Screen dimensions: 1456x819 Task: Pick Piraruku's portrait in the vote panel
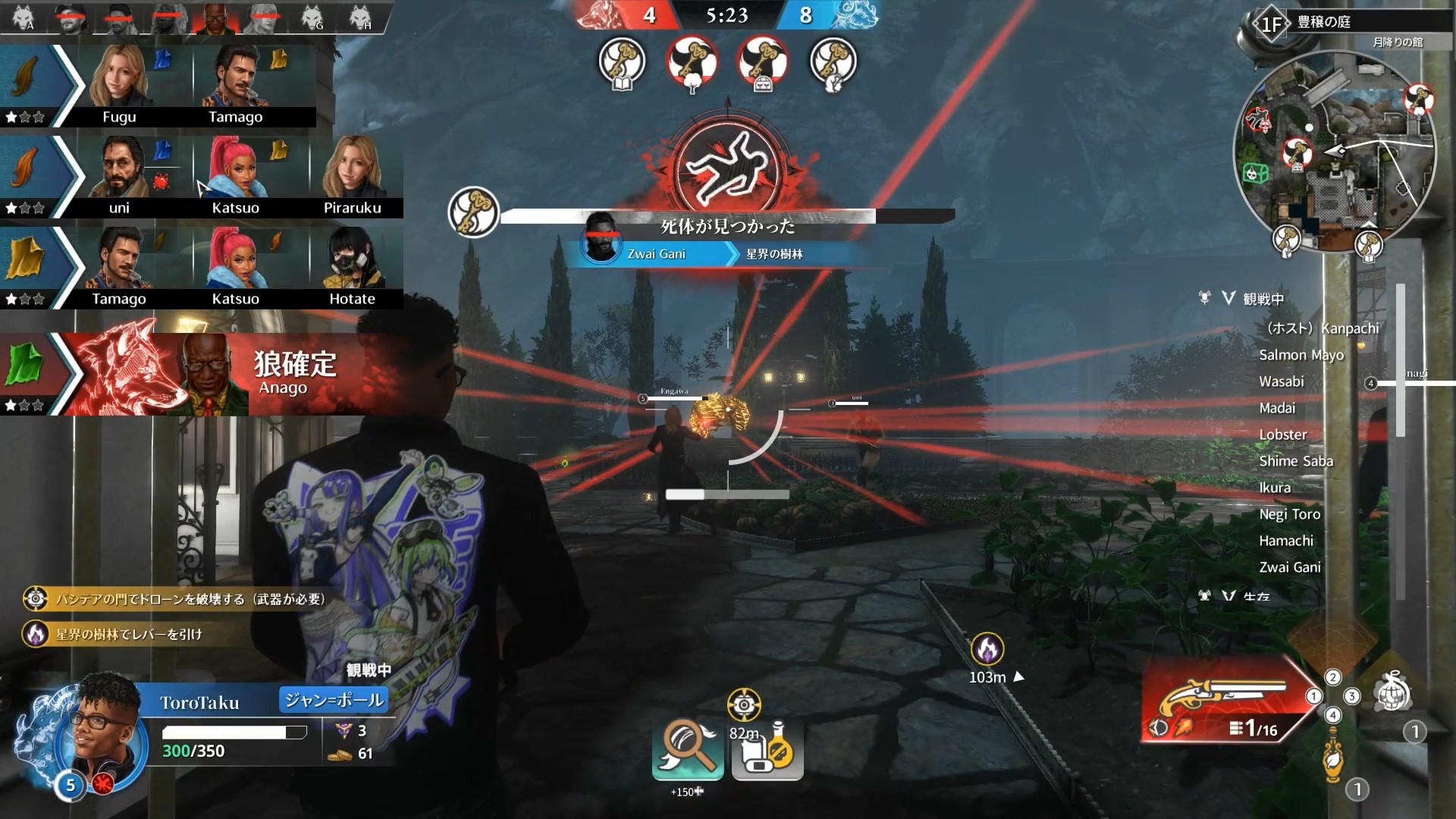352,168
